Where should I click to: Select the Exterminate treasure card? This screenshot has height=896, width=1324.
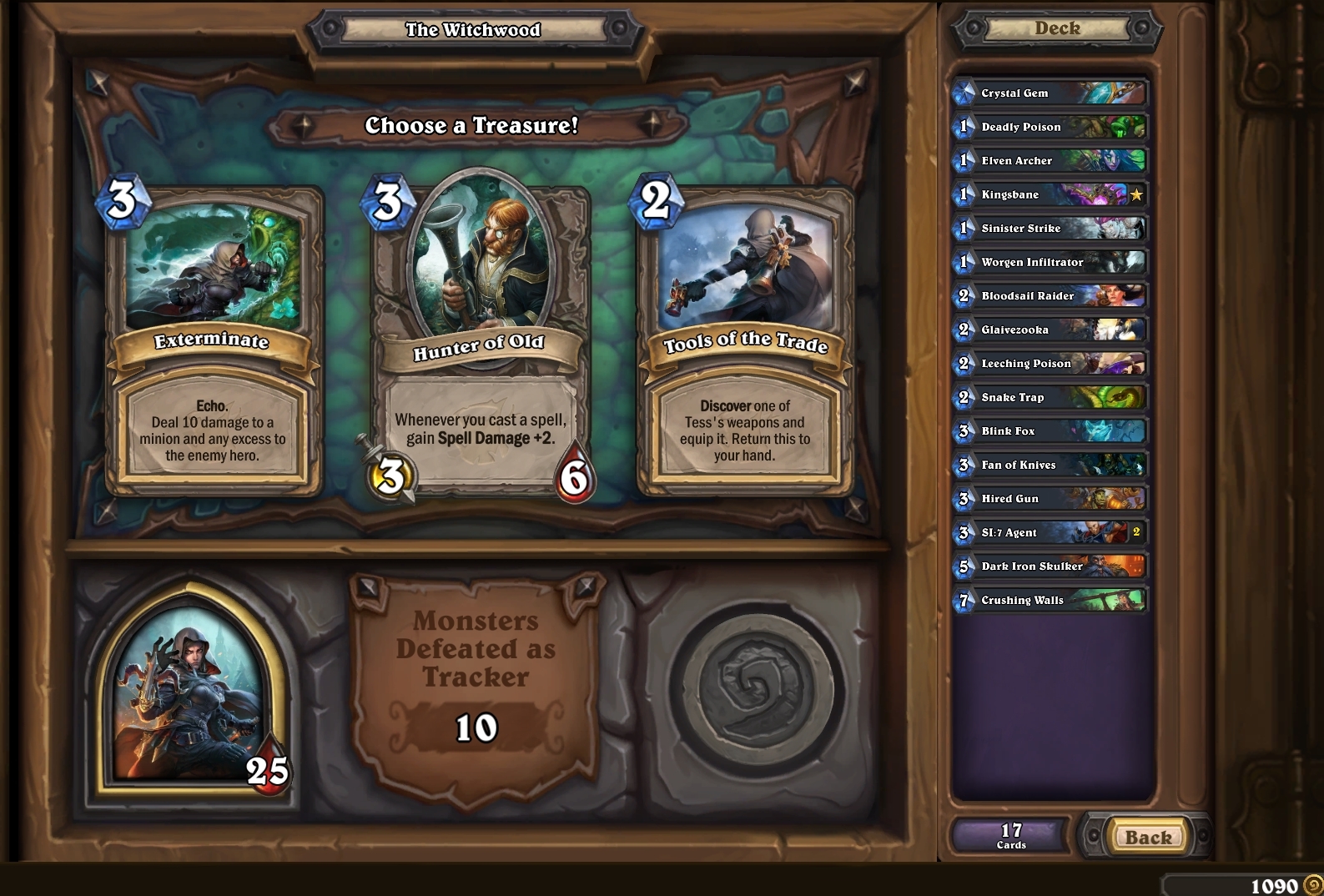(211, 334)
